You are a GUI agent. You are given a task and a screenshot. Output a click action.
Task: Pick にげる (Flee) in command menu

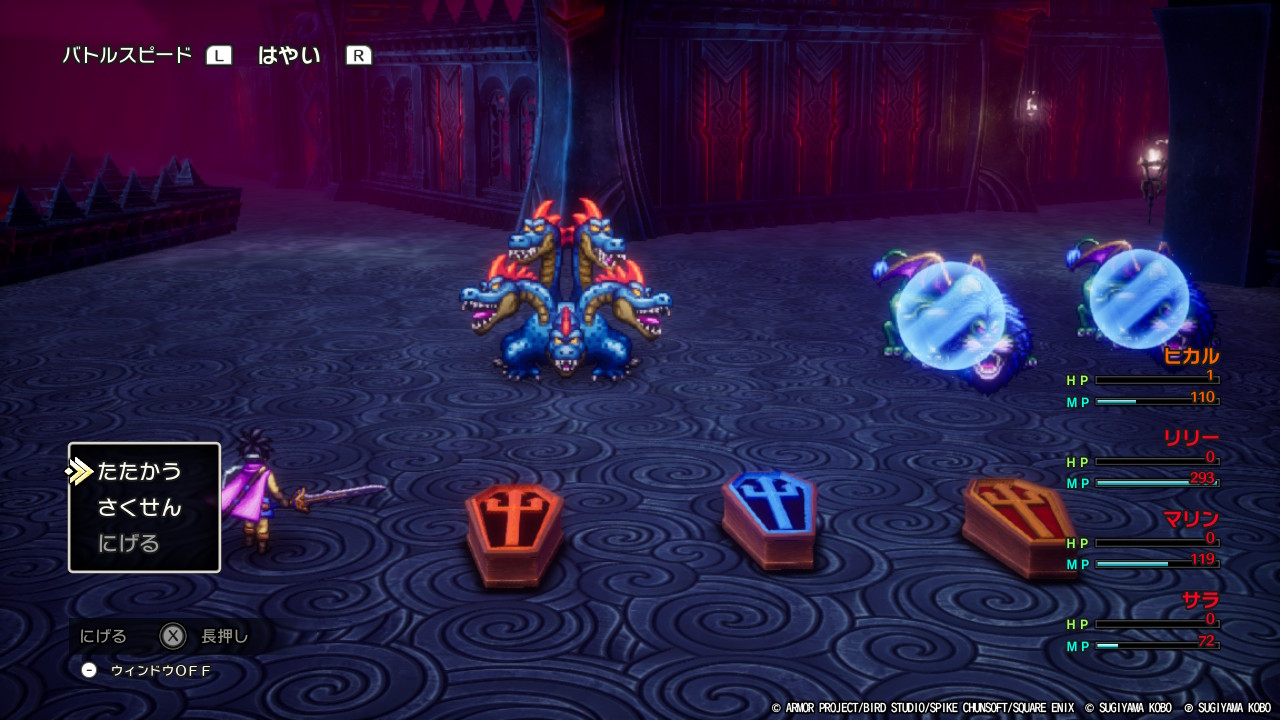129,544
